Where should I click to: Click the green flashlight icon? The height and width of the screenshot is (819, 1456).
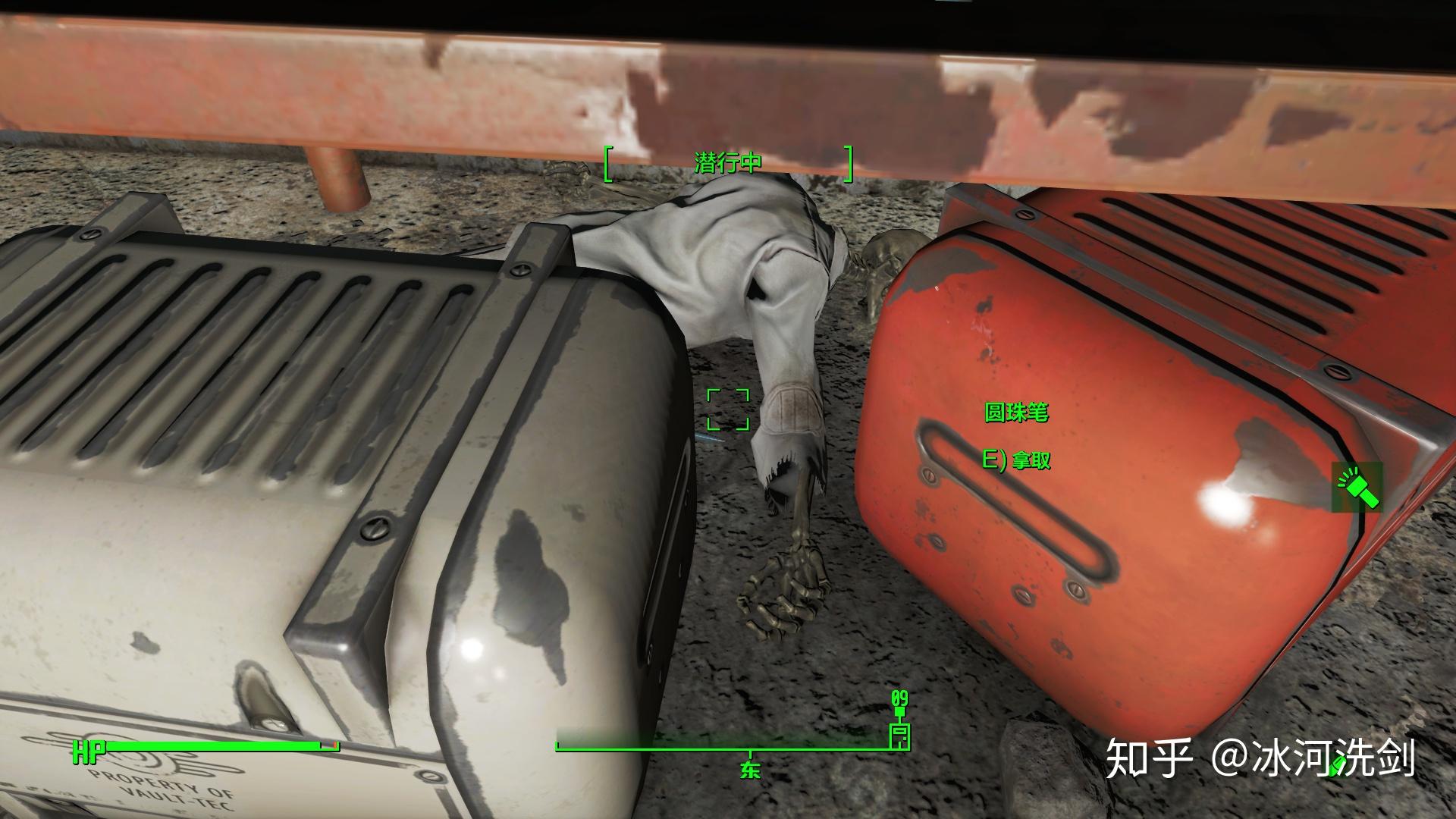tap(1357, 488)
